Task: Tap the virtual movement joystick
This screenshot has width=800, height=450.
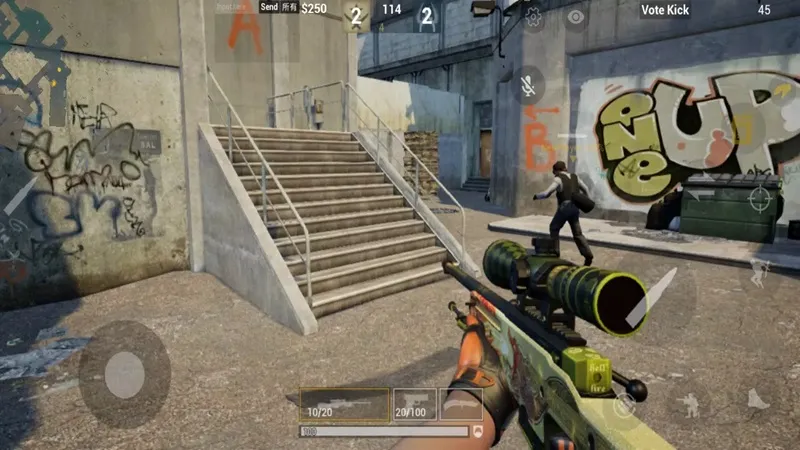Action: [124, 375]
